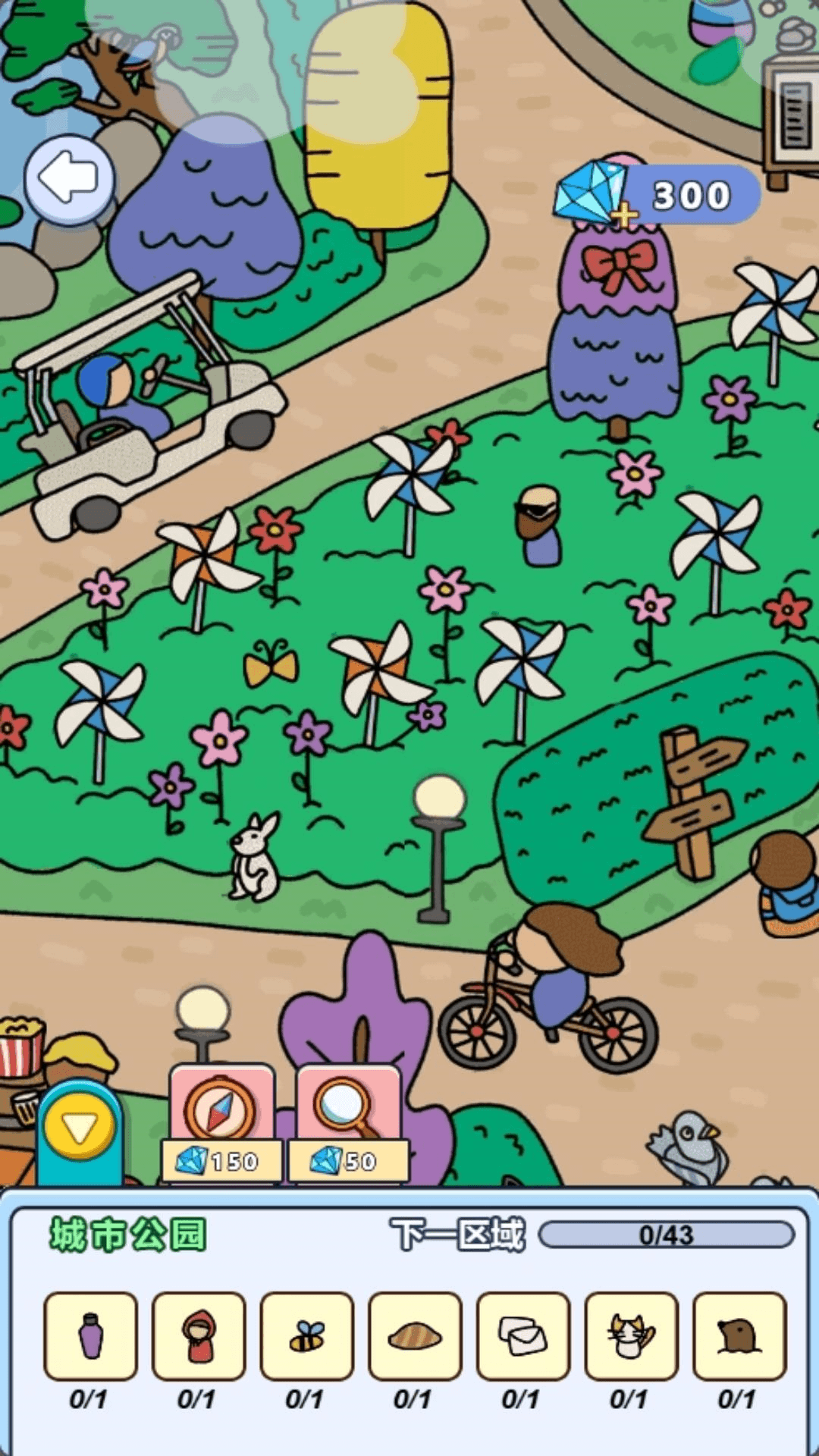Choose the brown mole target slot

(x=739, y=1335)
